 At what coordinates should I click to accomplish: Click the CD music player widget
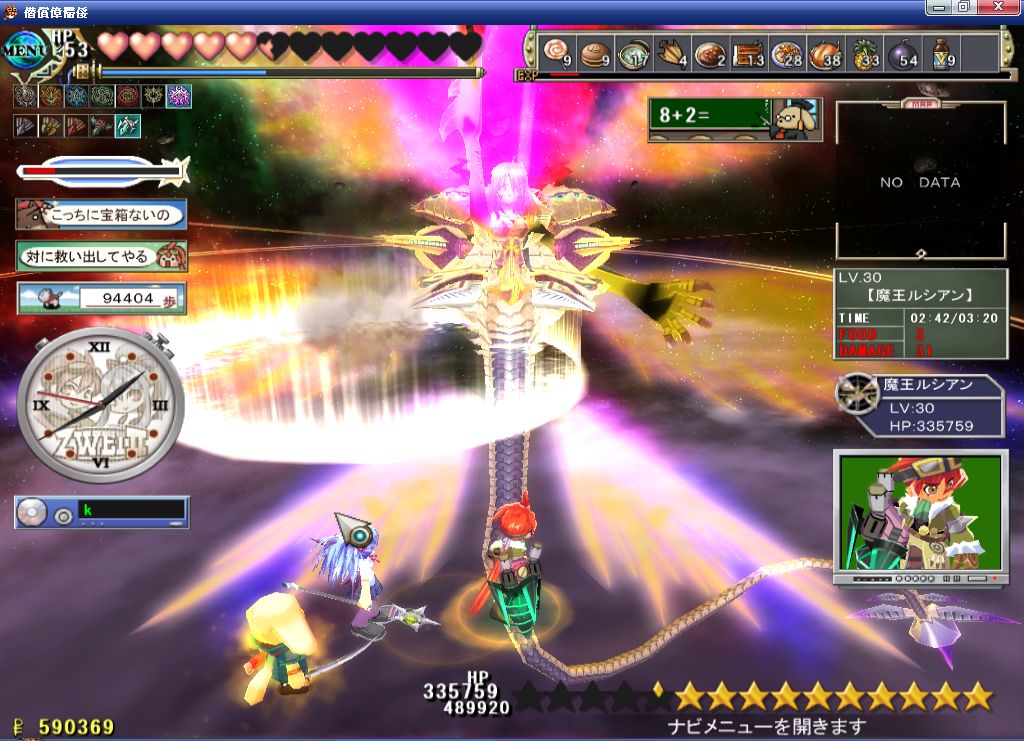tap(101, 512)
